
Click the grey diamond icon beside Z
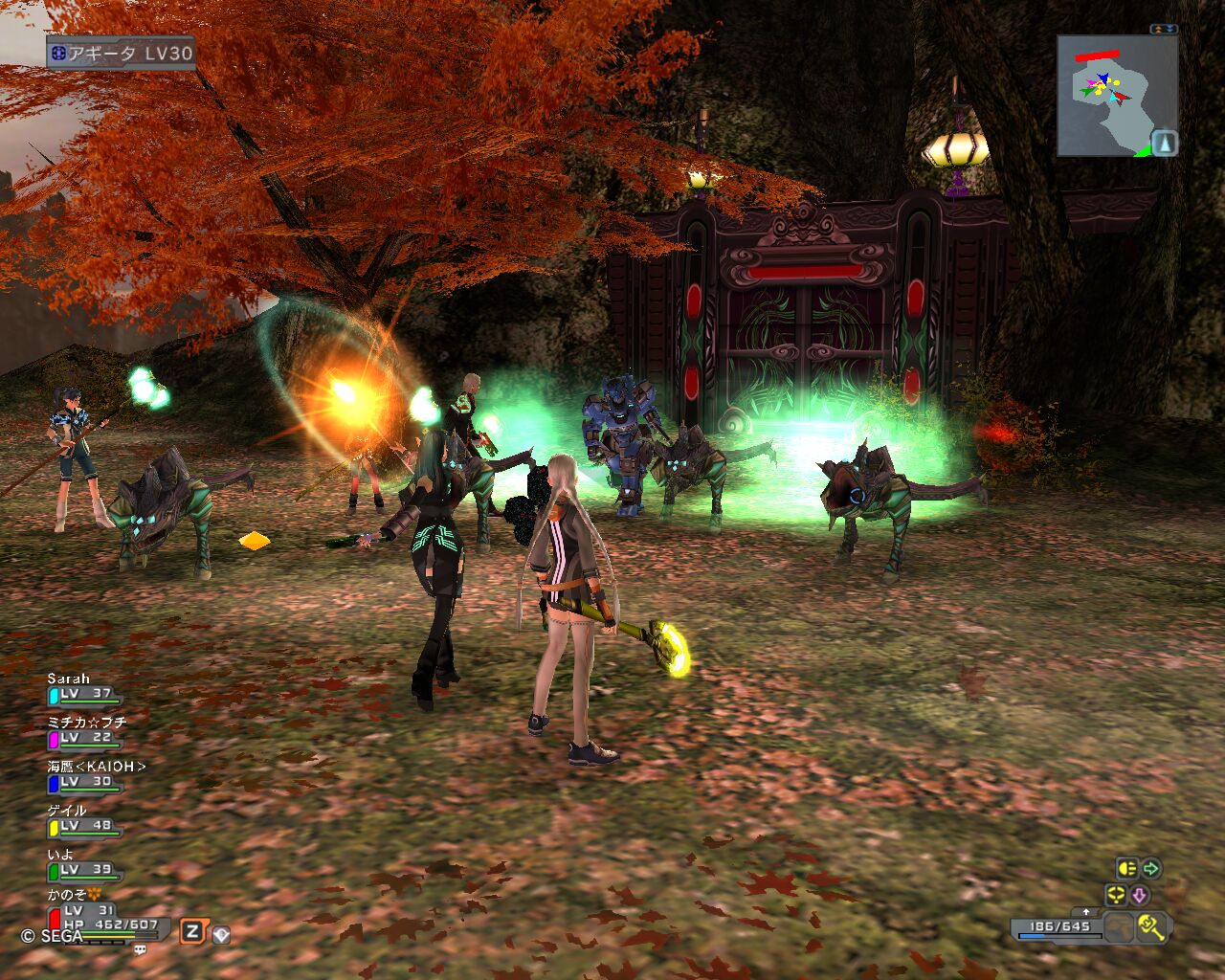point(221,934)
